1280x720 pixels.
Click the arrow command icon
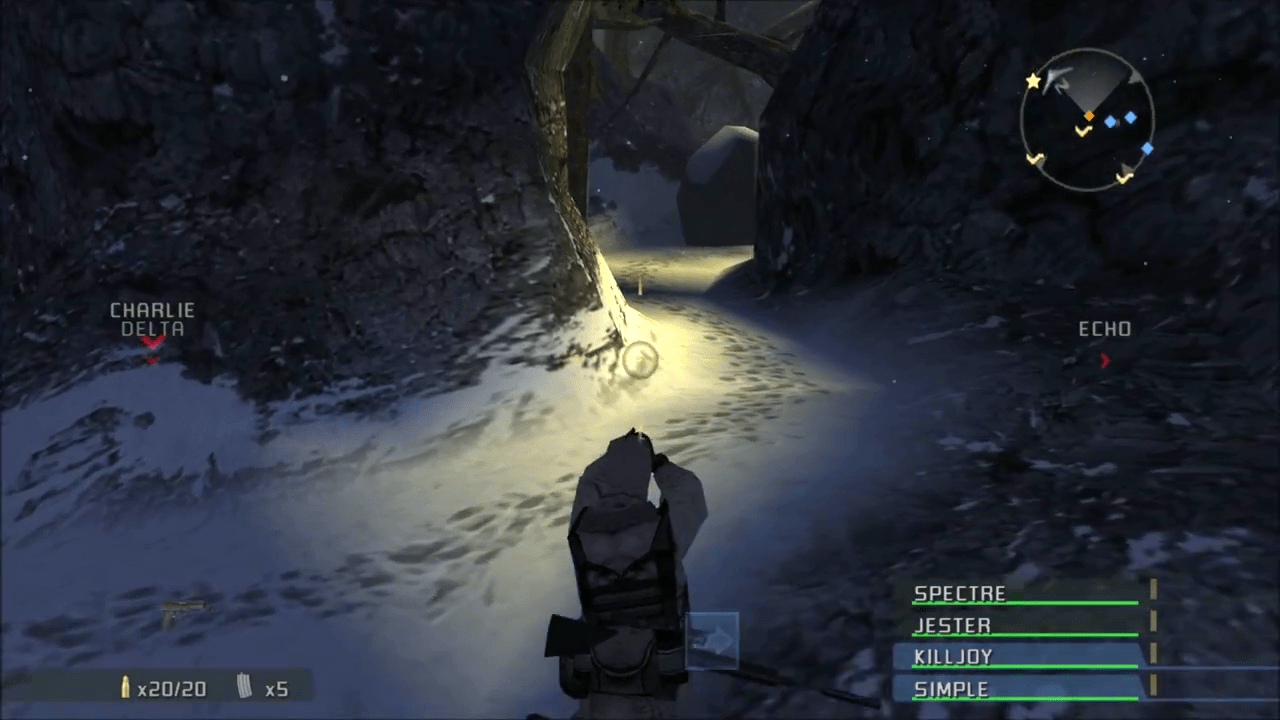(713, 640)
